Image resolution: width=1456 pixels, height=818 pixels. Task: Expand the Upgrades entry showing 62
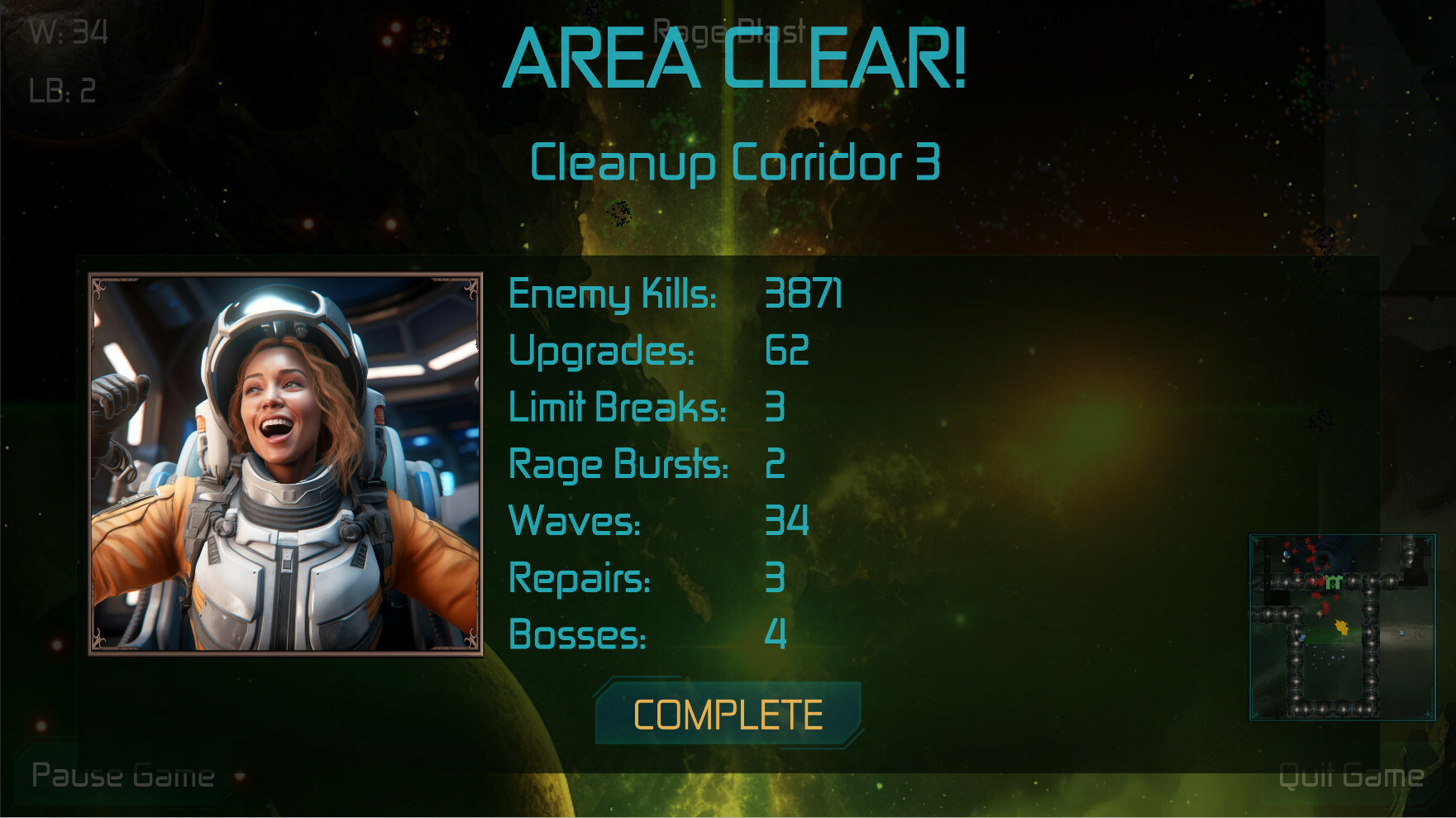(x=661, y=352)
